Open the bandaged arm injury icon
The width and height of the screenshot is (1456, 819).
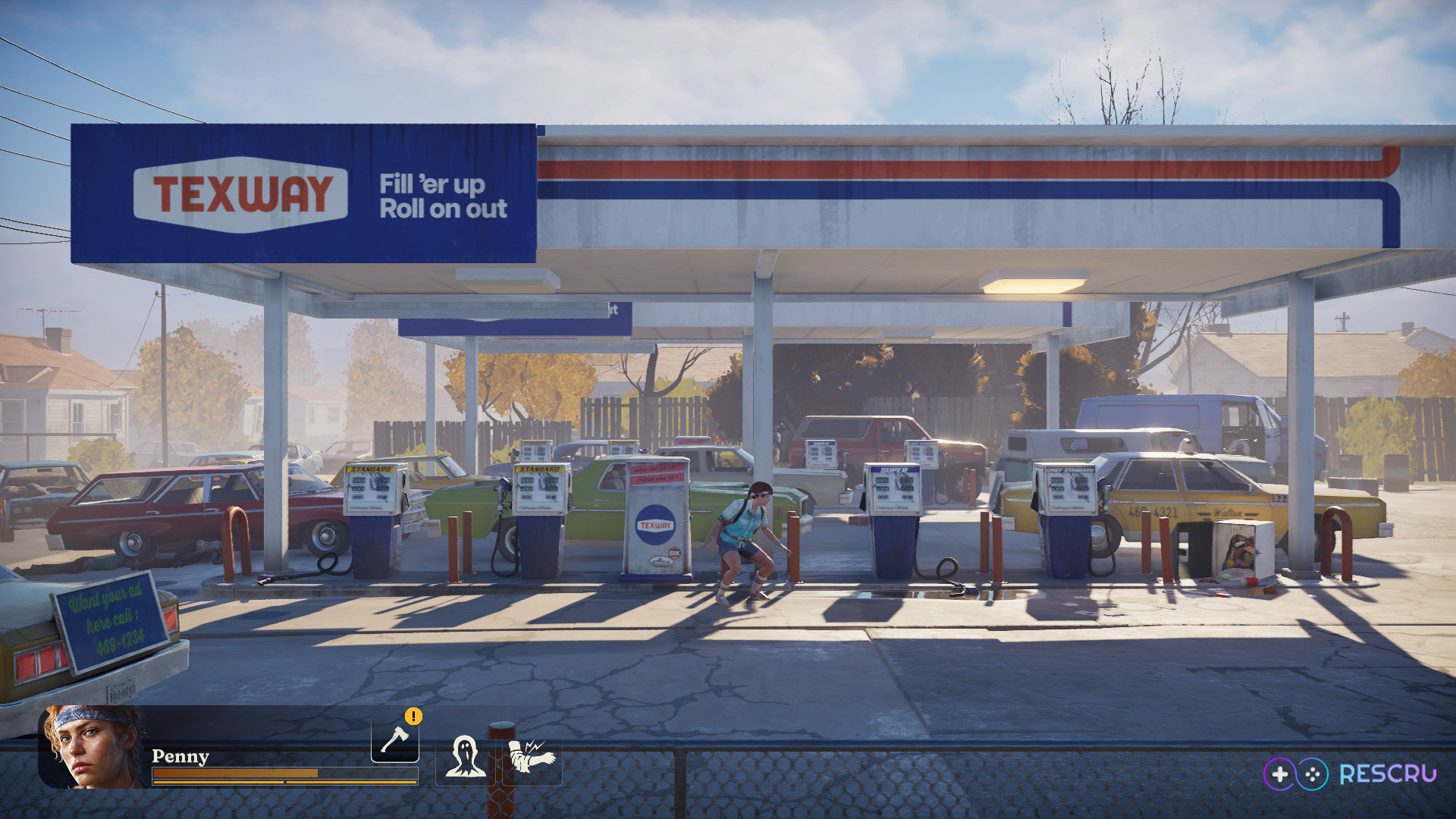(532, 757)
